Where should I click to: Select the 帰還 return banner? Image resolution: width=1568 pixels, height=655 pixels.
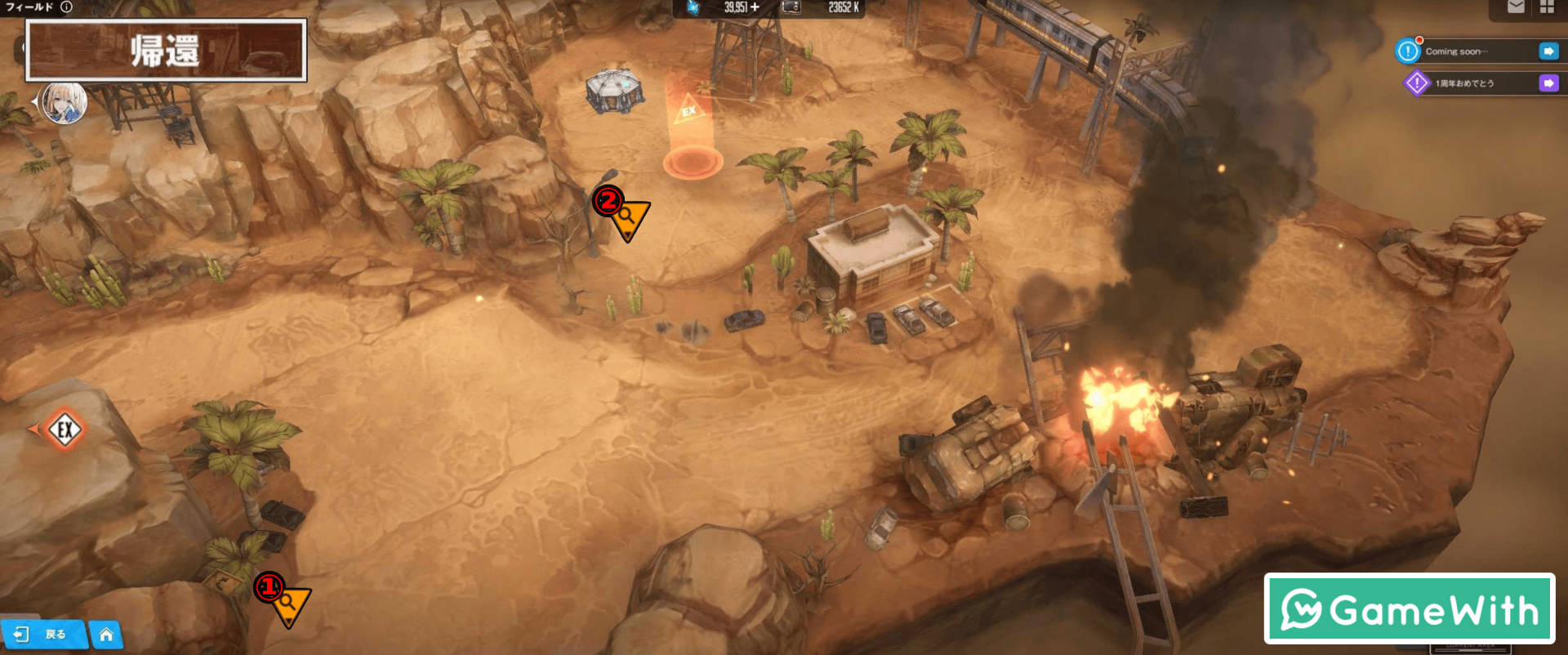click(x=166, y=51)
